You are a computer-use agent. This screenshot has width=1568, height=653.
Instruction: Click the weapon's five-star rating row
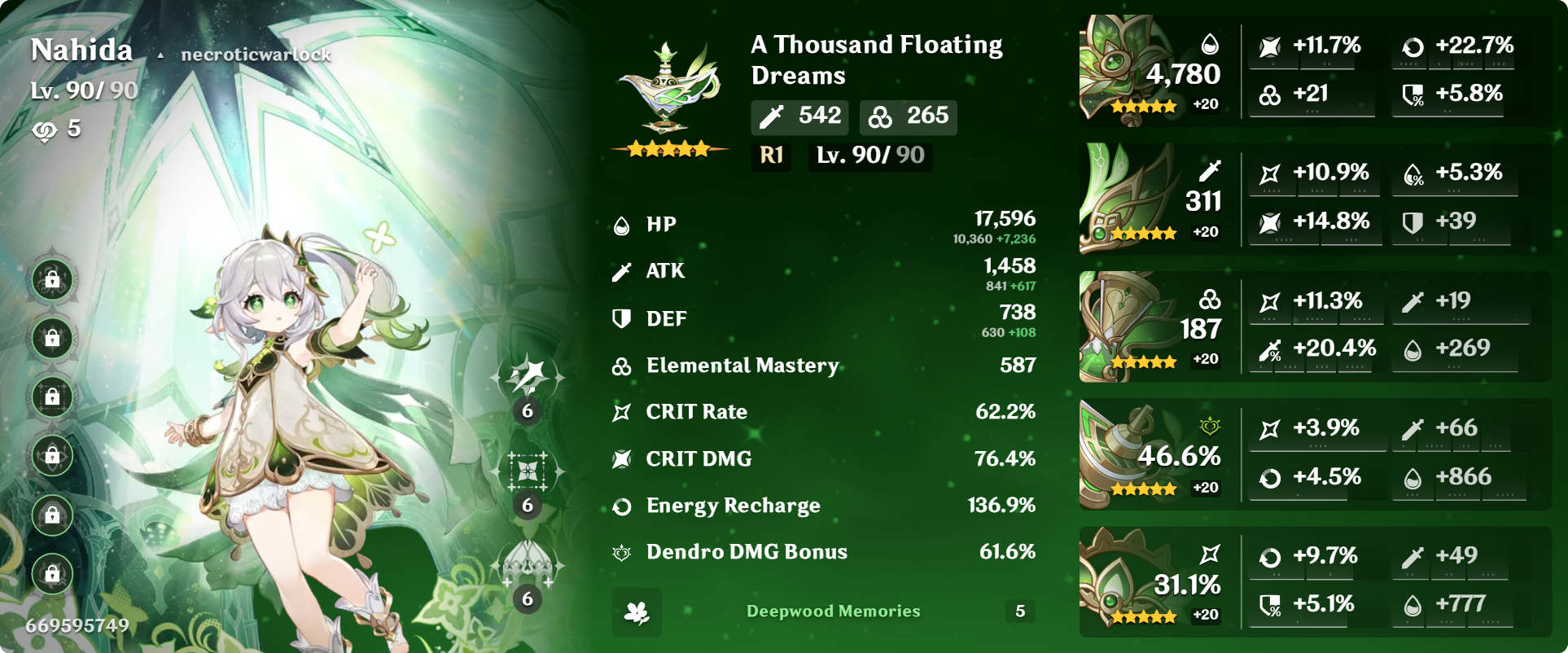(x=668, y=149)
